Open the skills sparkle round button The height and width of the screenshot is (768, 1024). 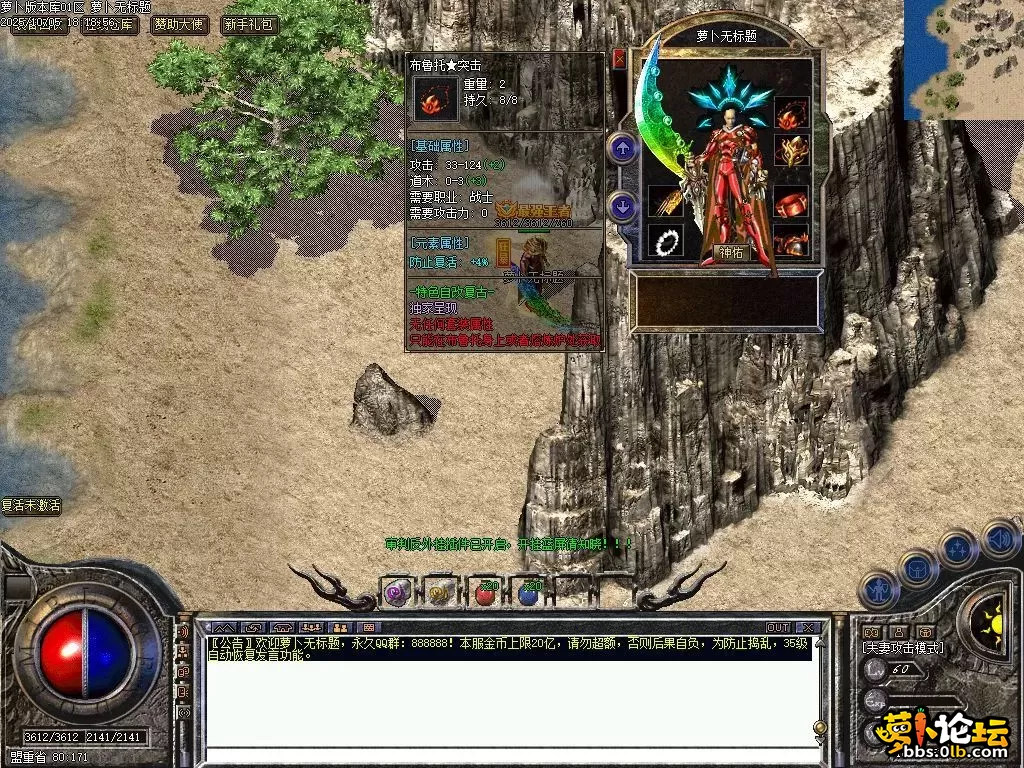pyautogui.click(x=958, y=549)
